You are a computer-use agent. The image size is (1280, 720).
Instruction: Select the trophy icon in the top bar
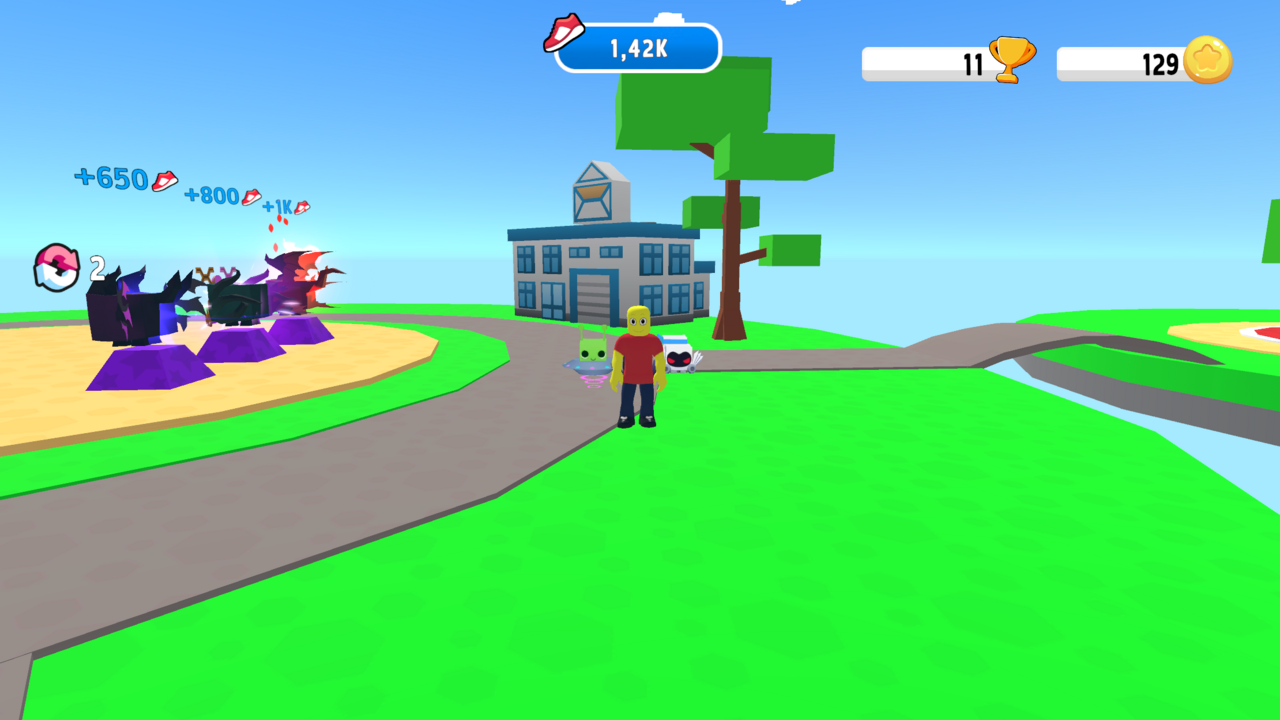(1012, 58)
